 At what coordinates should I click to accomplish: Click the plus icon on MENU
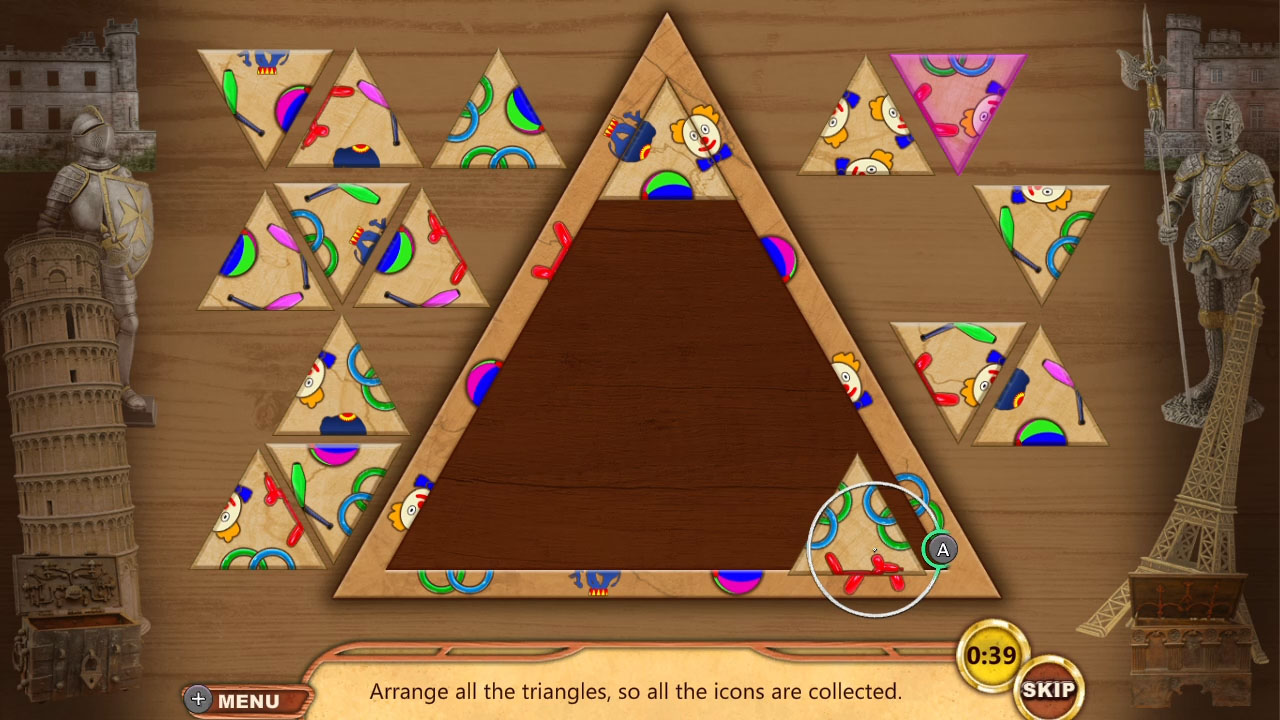[196, 699]
